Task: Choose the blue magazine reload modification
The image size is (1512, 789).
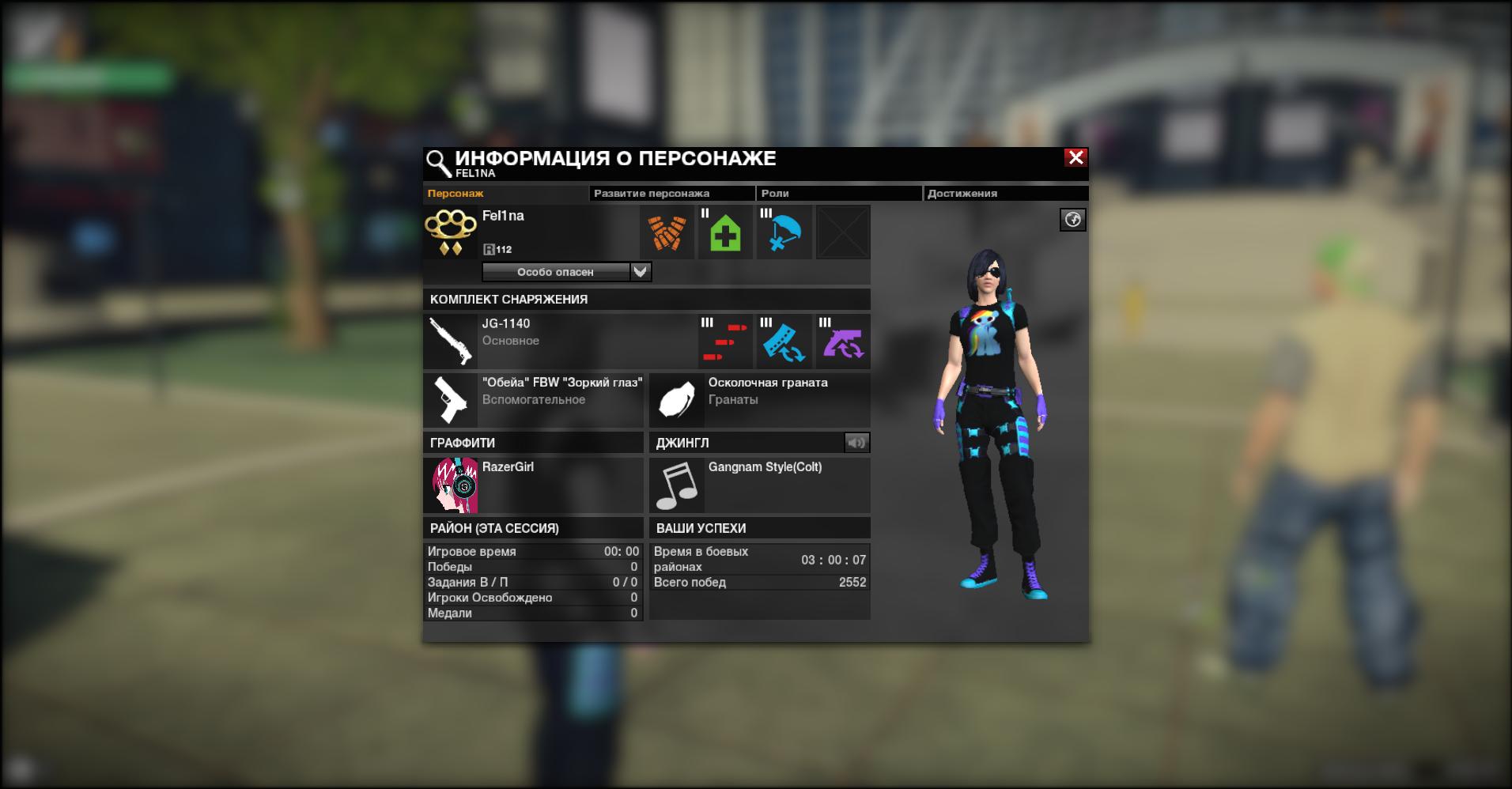Action: (784, 342)
